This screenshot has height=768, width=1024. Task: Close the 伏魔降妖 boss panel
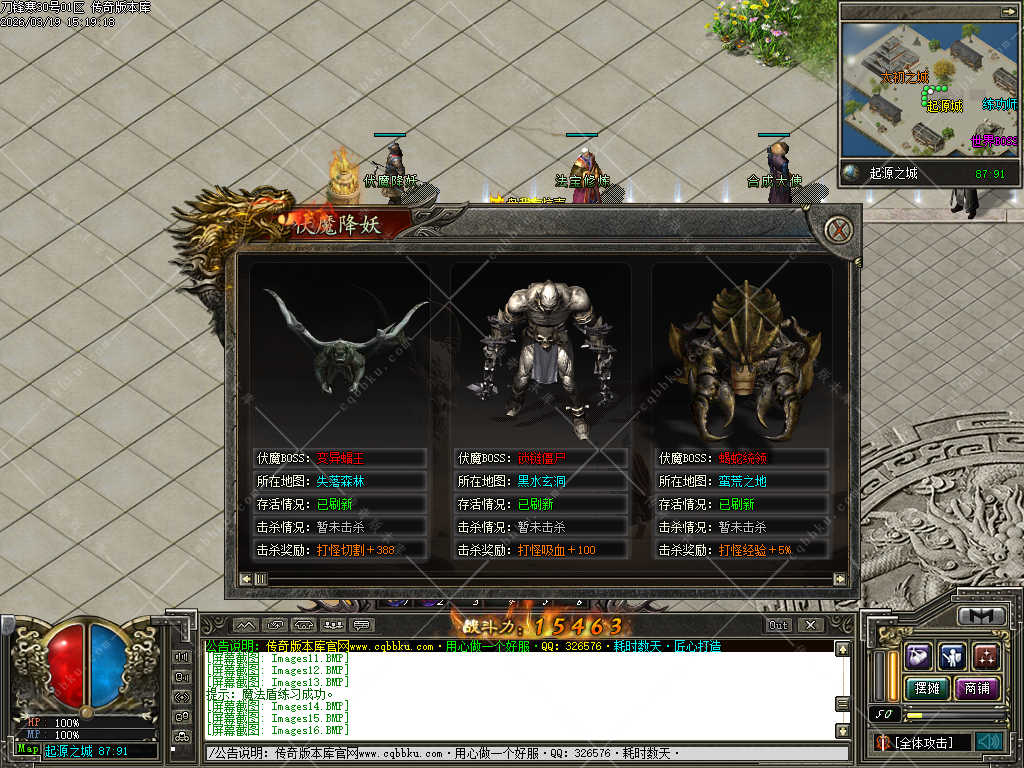point(841,230)
